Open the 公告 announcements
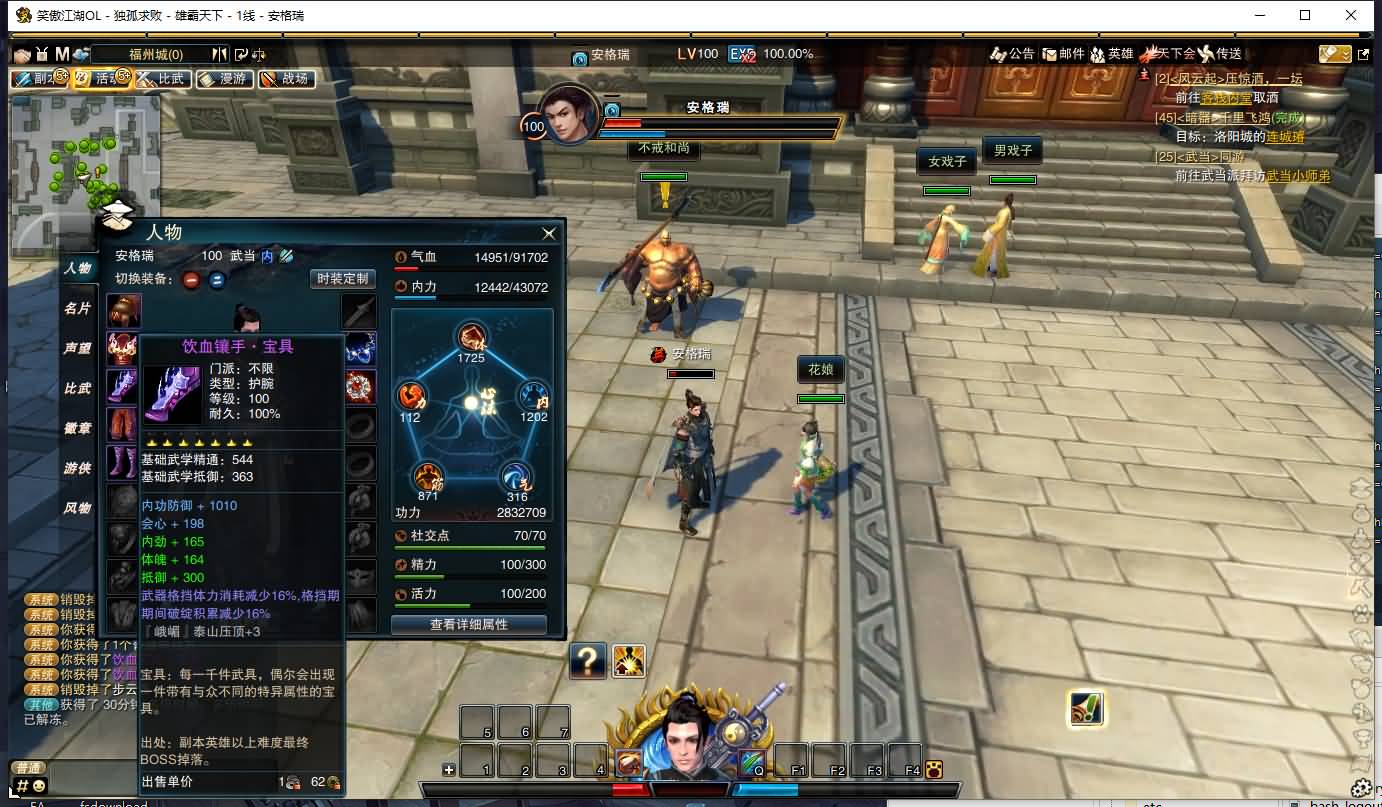This screenshot has height=807, width=1382. coord(1012,54)
